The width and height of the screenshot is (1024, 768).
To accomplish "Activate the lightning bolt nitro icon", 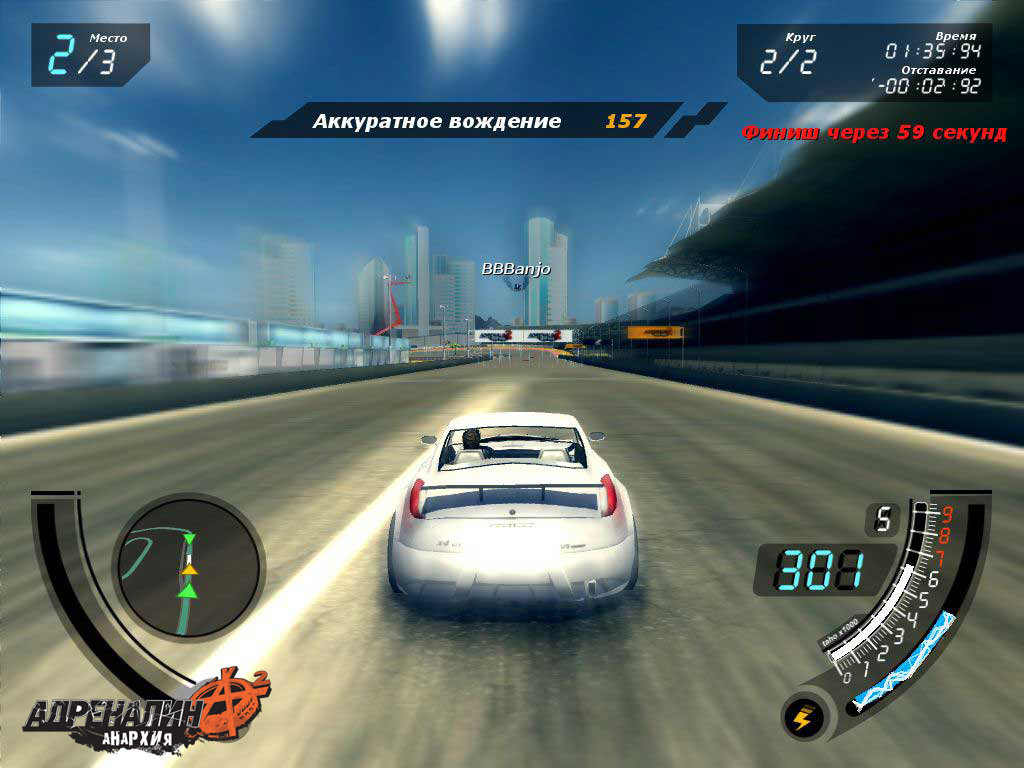I will click(x=804, y=716).
